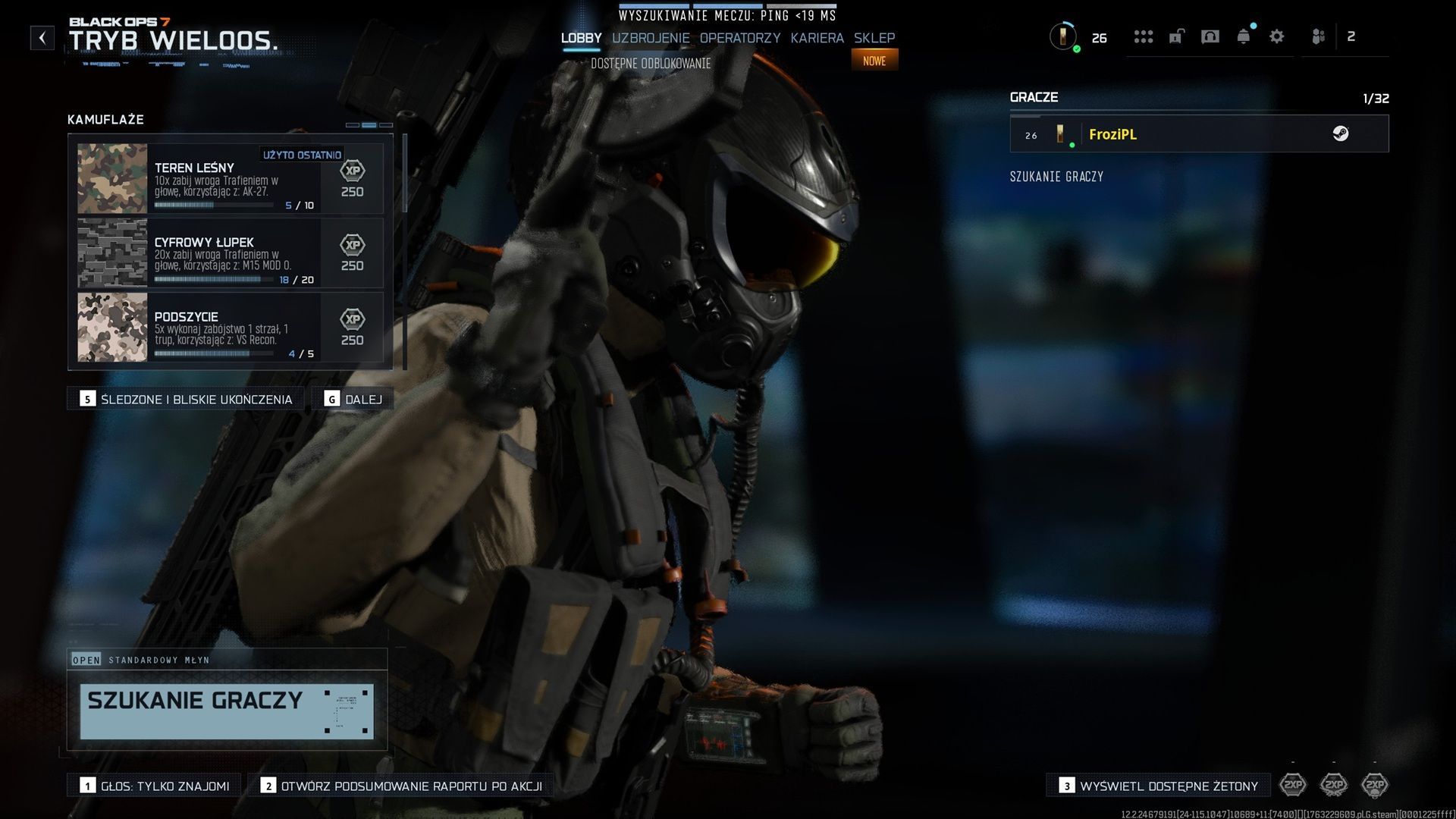
Task: Open notifications with the bell icon
Action: coord(1244,36)
